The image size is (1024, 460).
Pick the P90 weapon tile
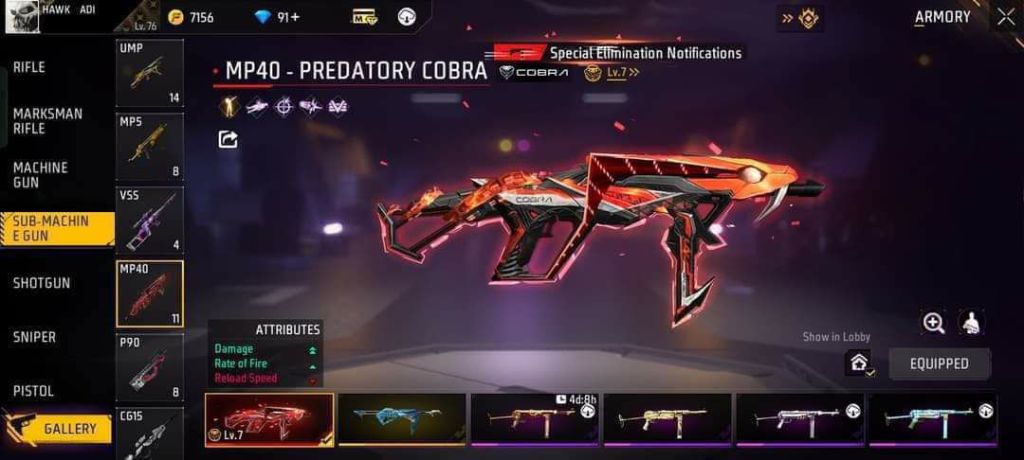pos(149,367)
